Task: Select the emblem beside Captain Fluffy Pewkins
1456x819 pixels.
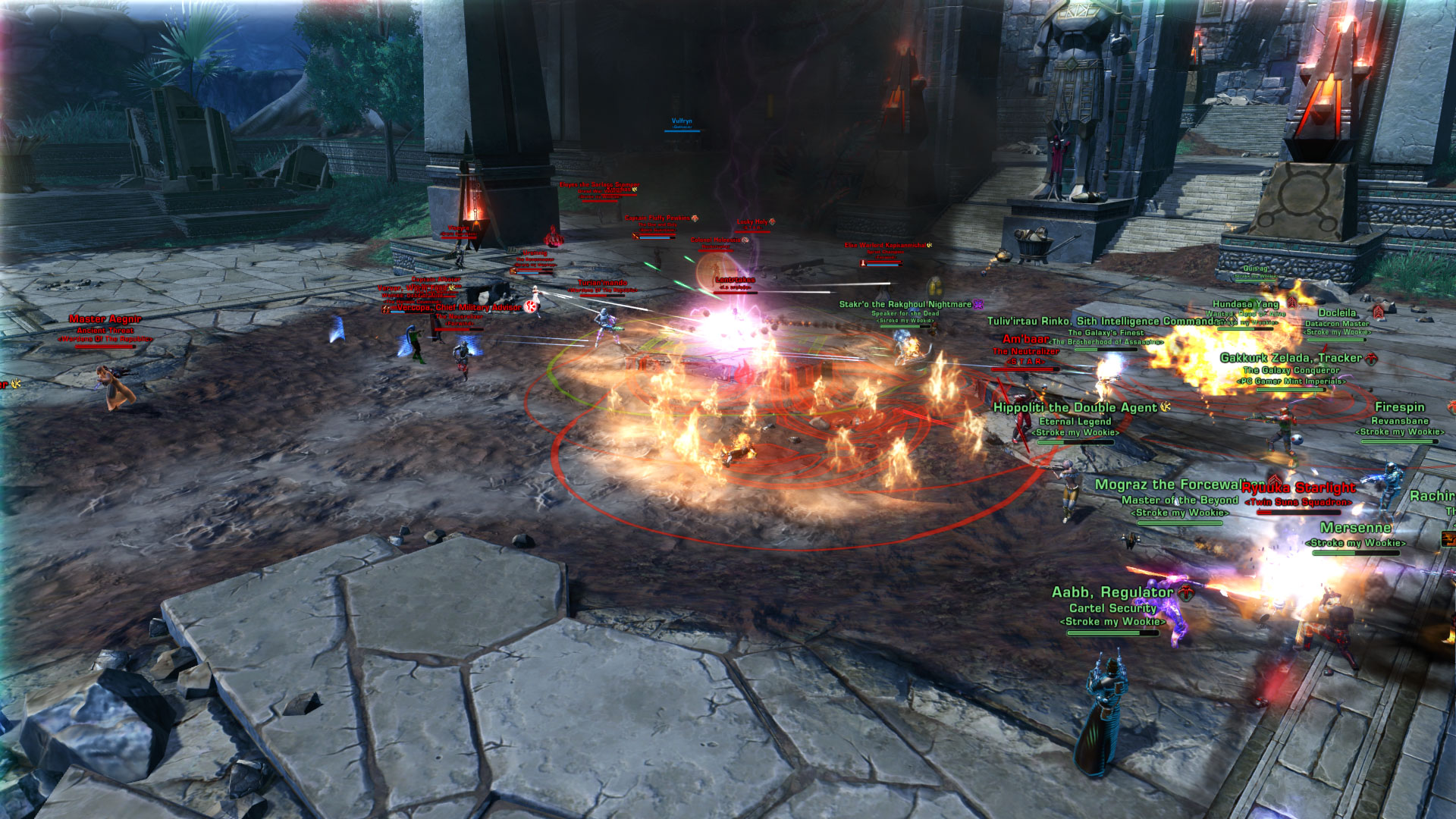Action: pyautogui.click(x=695, y=218)
